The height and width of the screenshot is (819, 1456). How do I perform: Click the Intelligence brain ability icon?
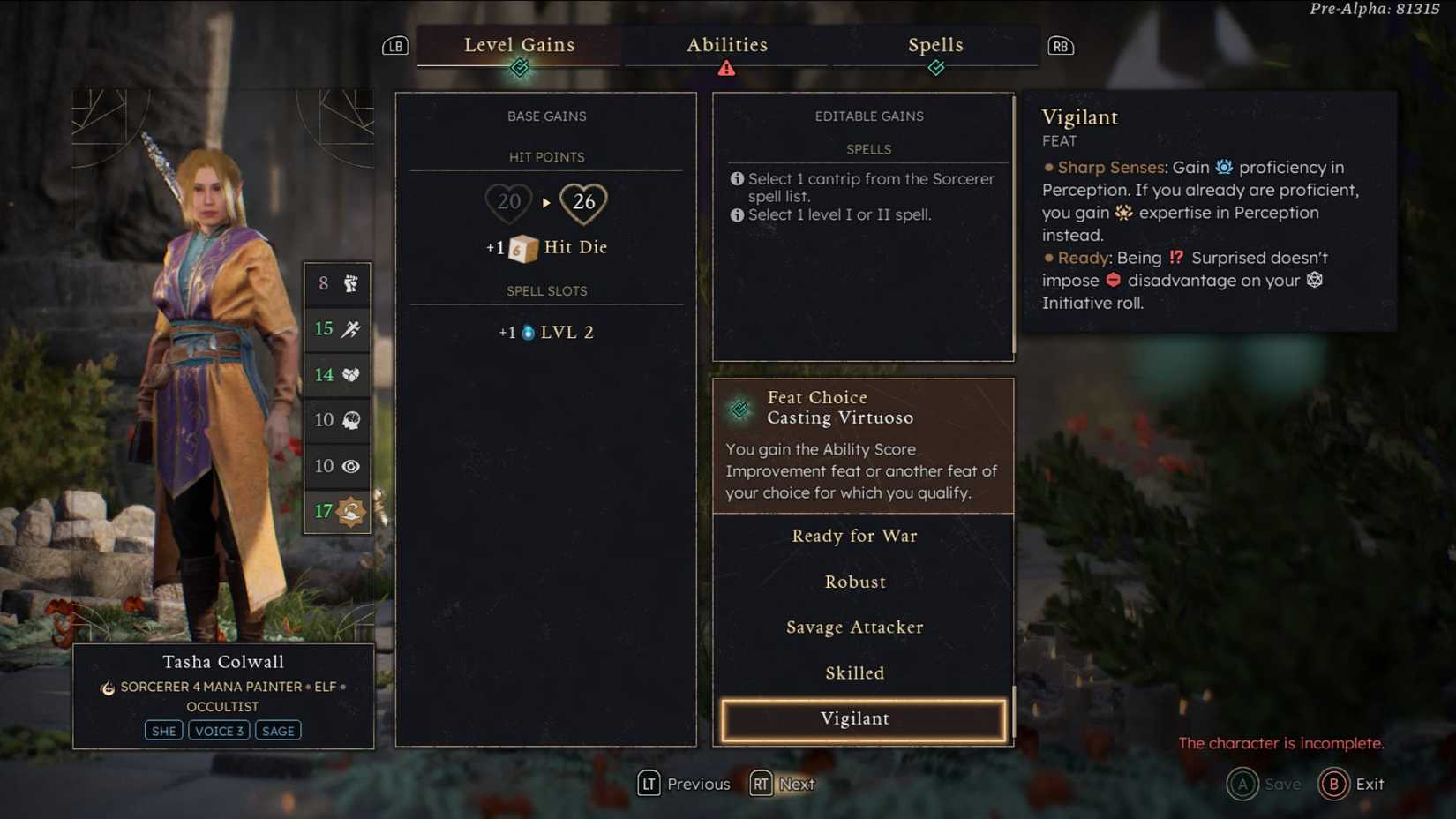(x=350, y=420)
